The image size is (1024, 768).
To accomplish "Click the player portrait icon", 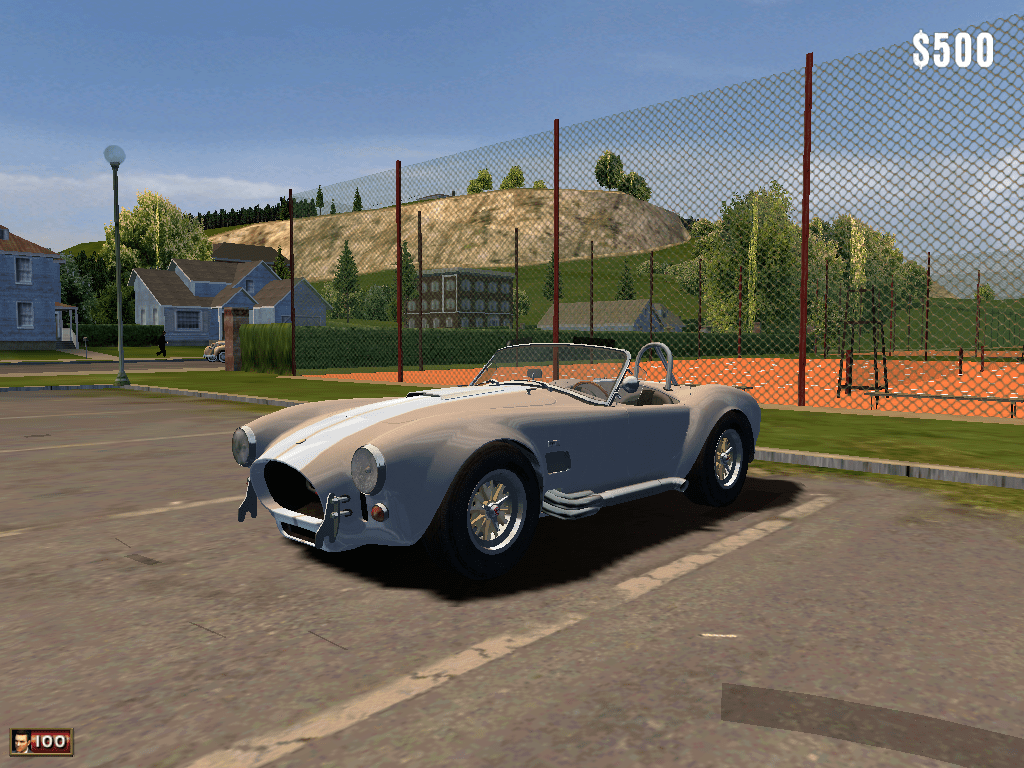I will point(20,741).
